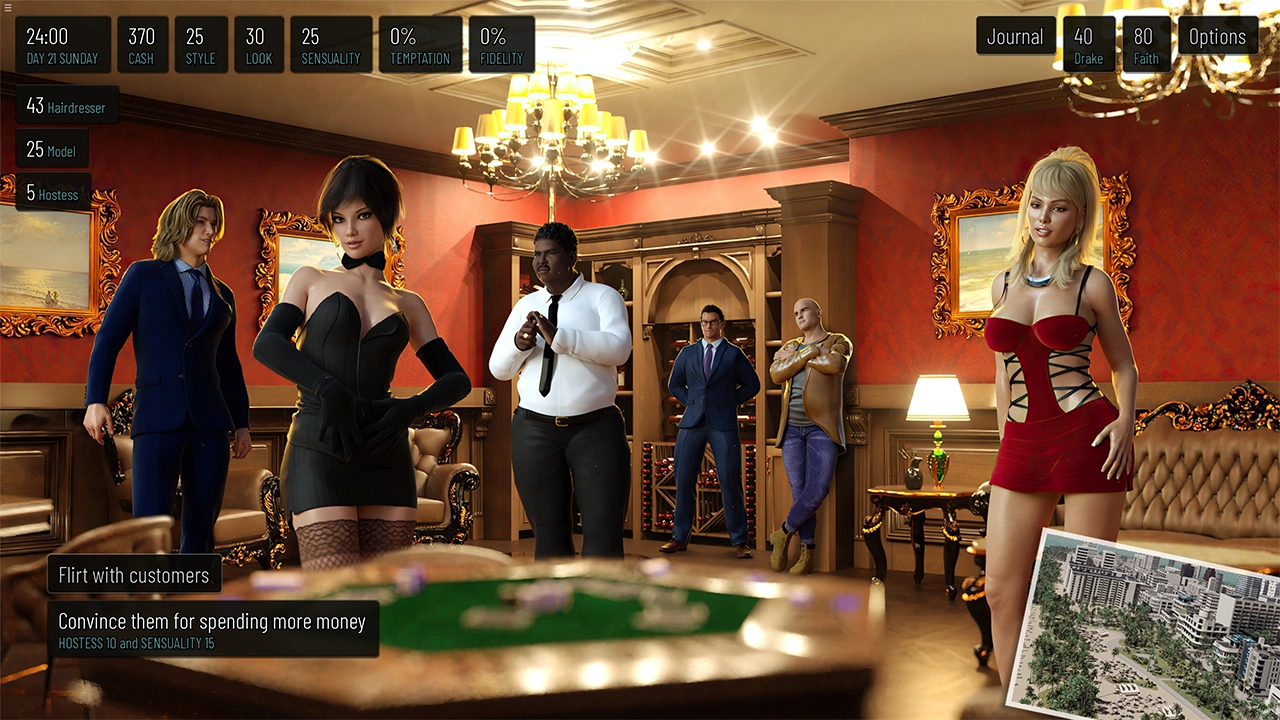Click the Faith relationship button
This screenshot has height=720, width=1280.
(1146, 45)
